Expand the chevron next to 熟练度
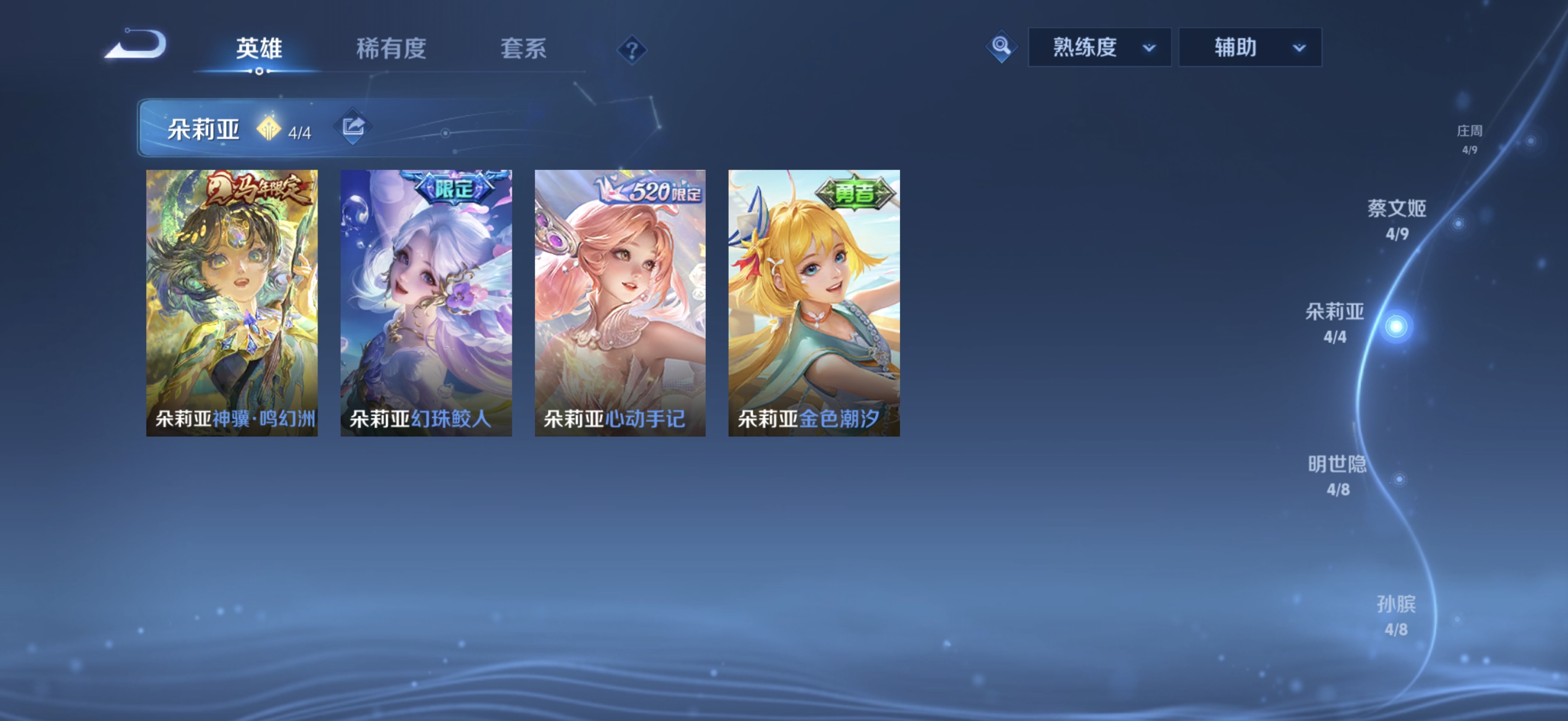The height and width of the screenshot is (721, 1568). pos(1148,49)
